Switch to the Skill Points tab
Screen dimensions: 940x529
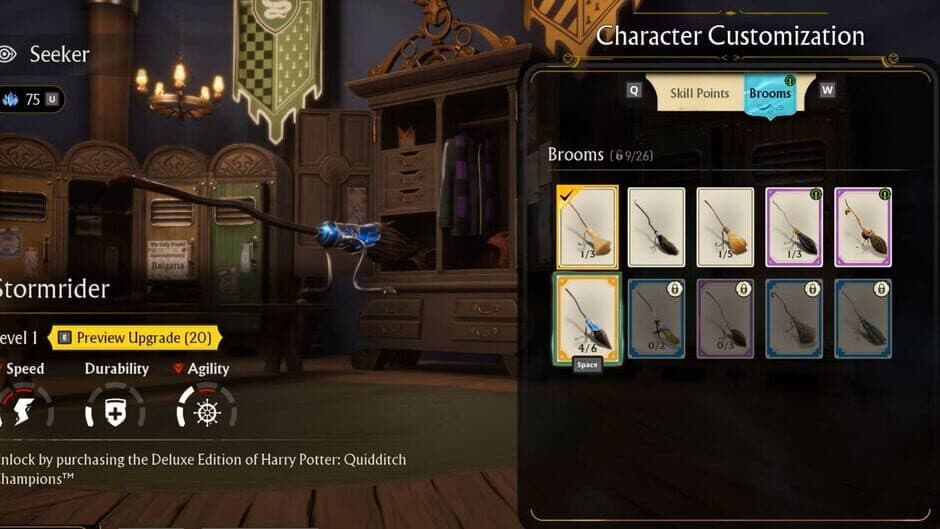[x=699, y=93]
